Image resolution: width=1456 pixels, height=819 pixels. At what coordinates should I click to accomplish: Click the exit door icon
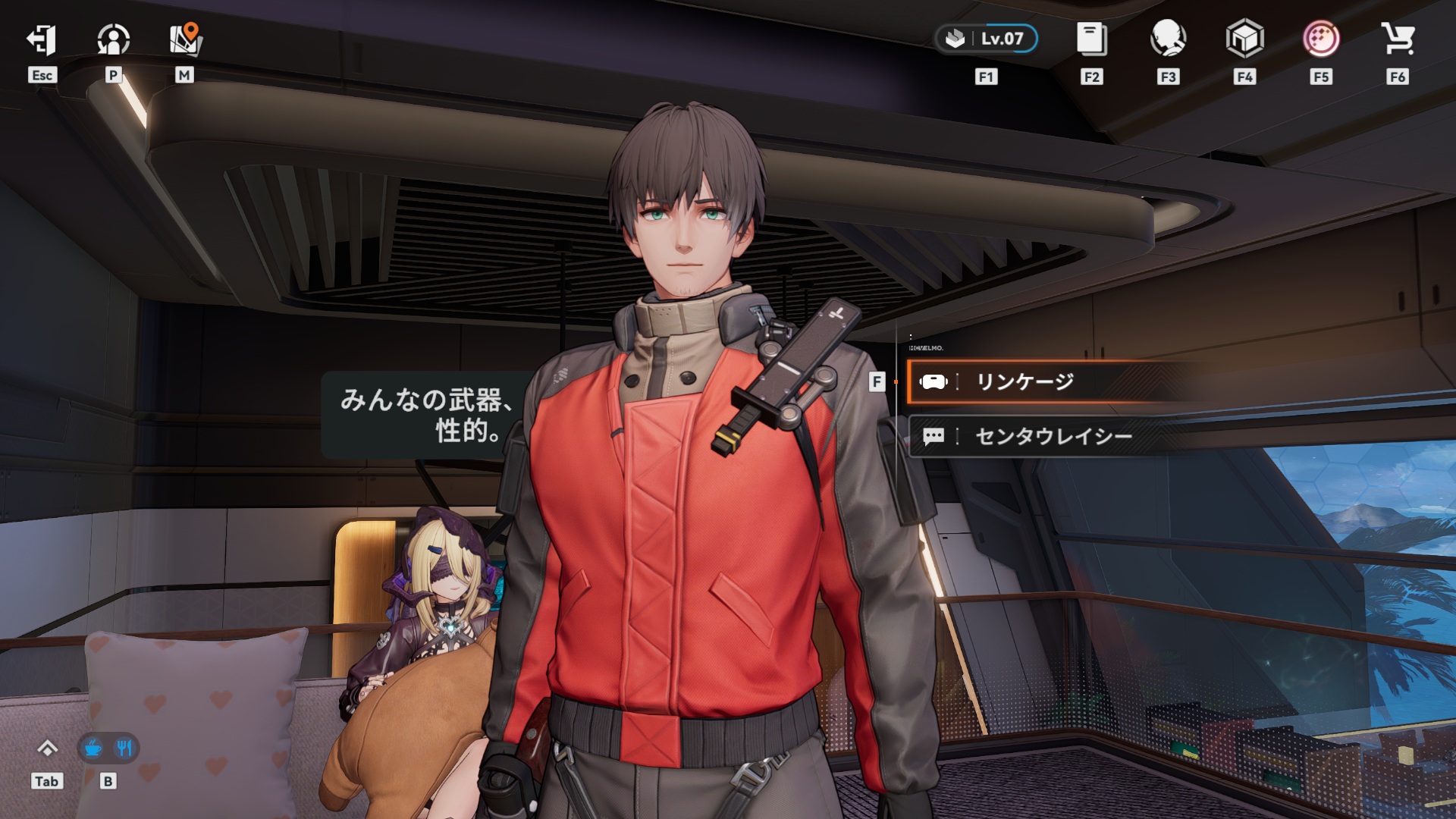42,40
